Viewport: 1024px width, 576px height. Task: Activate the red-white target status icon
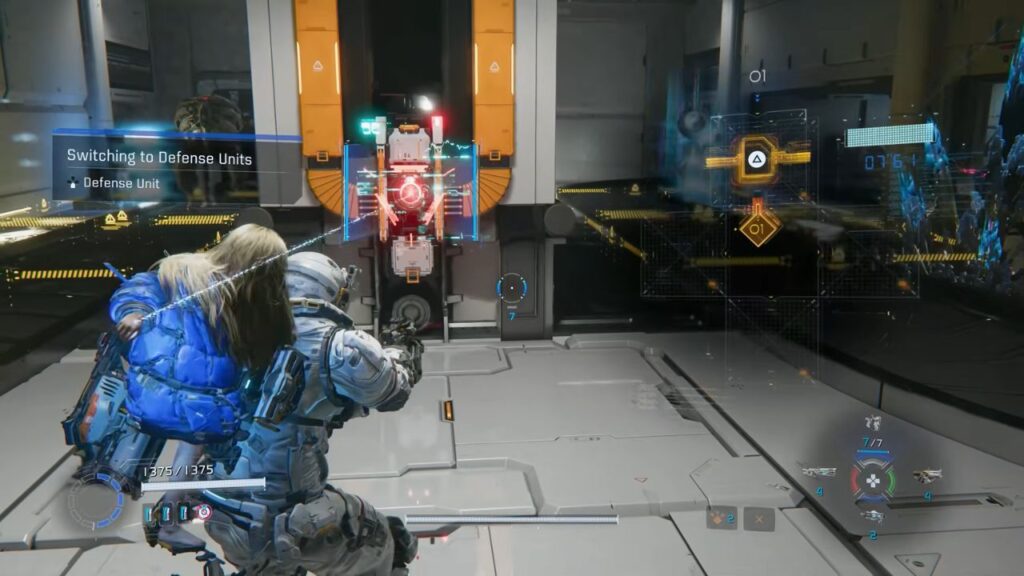(204, 512)
